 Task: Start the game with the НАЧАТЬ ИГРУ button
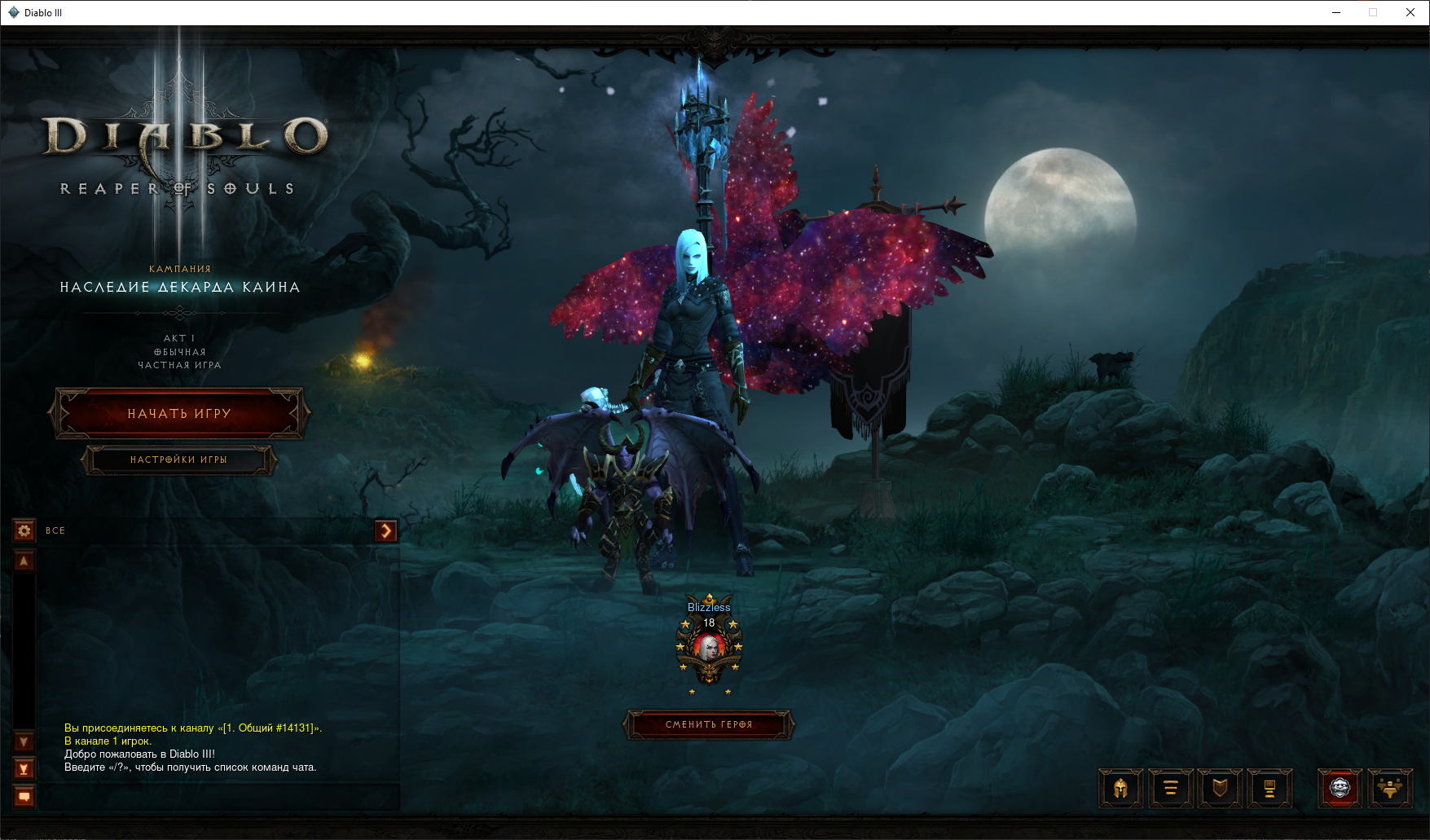[179, 414]
